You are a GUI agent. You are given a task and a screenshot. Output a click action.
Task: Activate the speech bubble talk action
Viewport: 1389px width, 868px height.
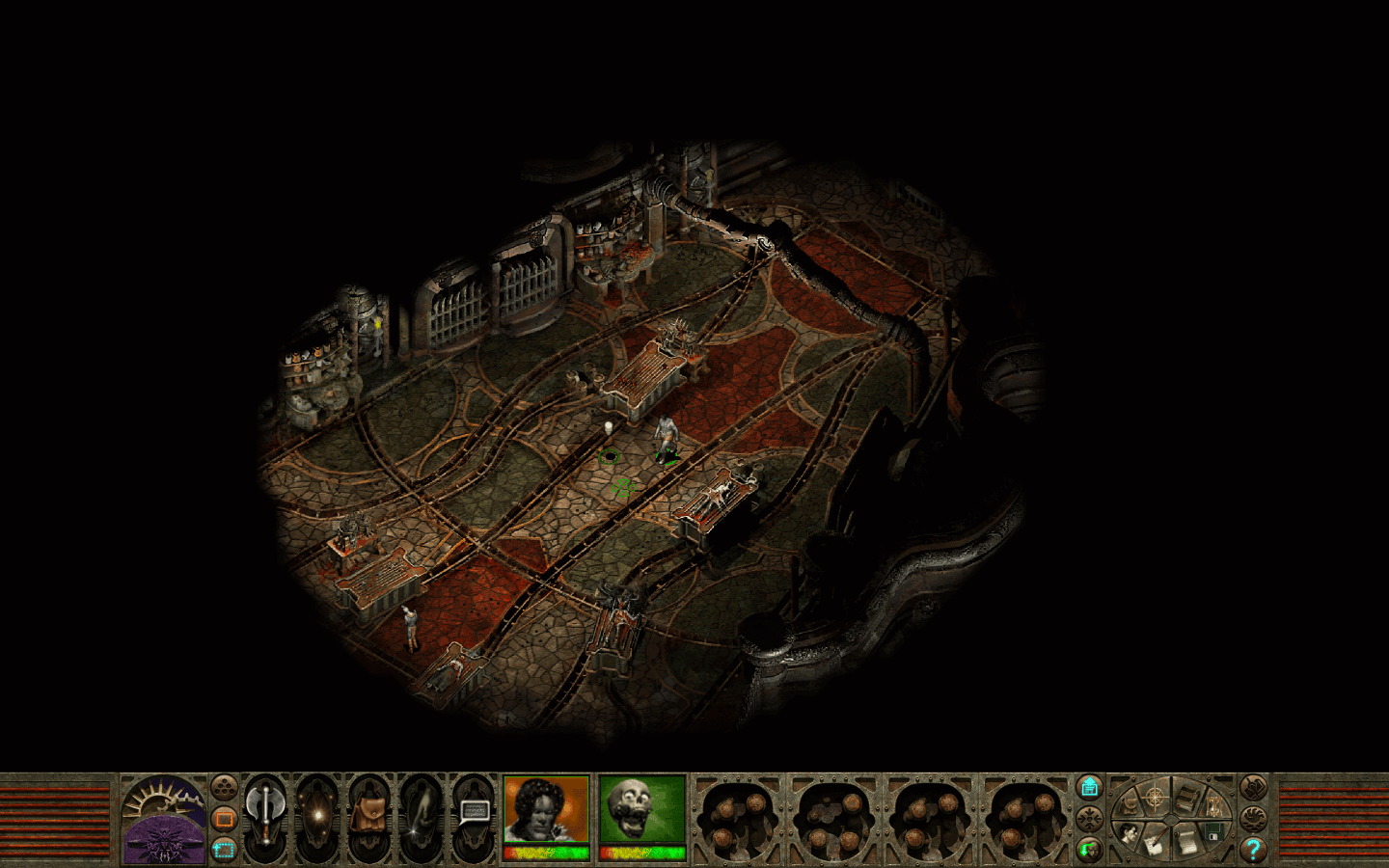pos(474,813)
